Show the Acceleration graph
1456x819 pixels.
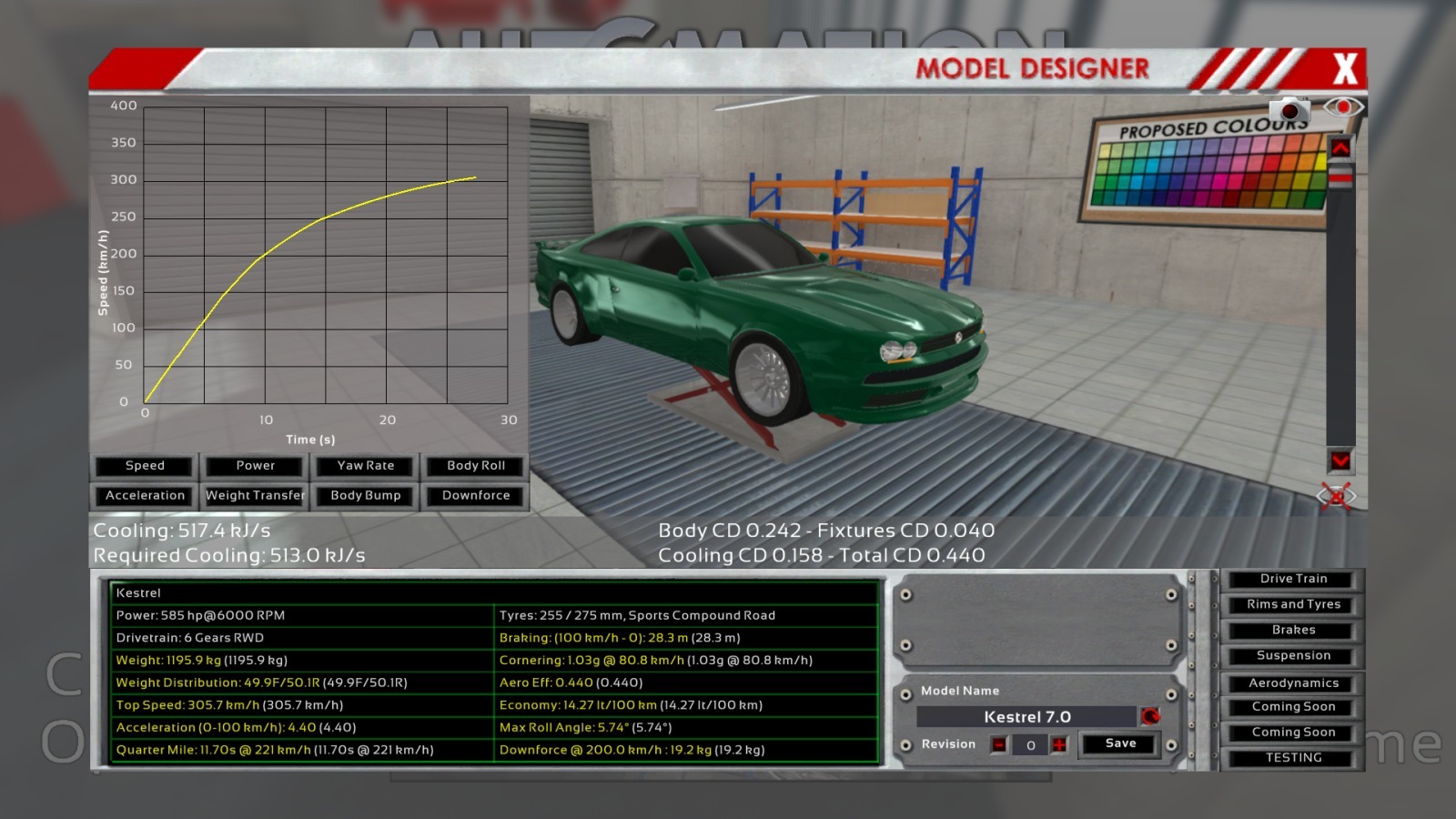click(x=145, y=496)
